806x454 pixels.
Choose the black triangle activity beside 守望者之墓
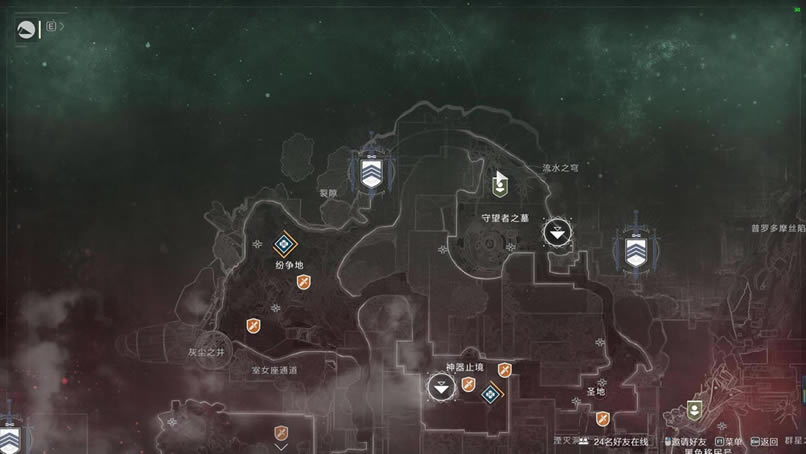557,233
